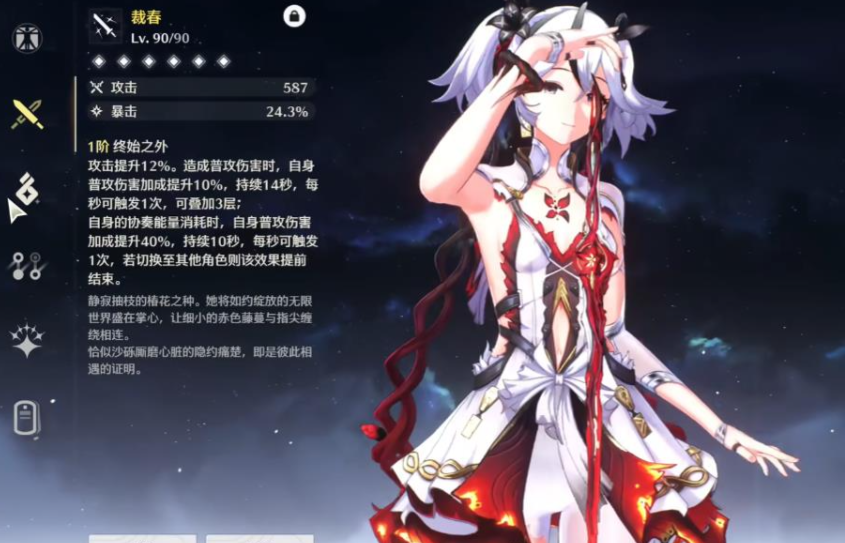Switch to the Echoes tab
845x543 pixels.
coord(26,187)
